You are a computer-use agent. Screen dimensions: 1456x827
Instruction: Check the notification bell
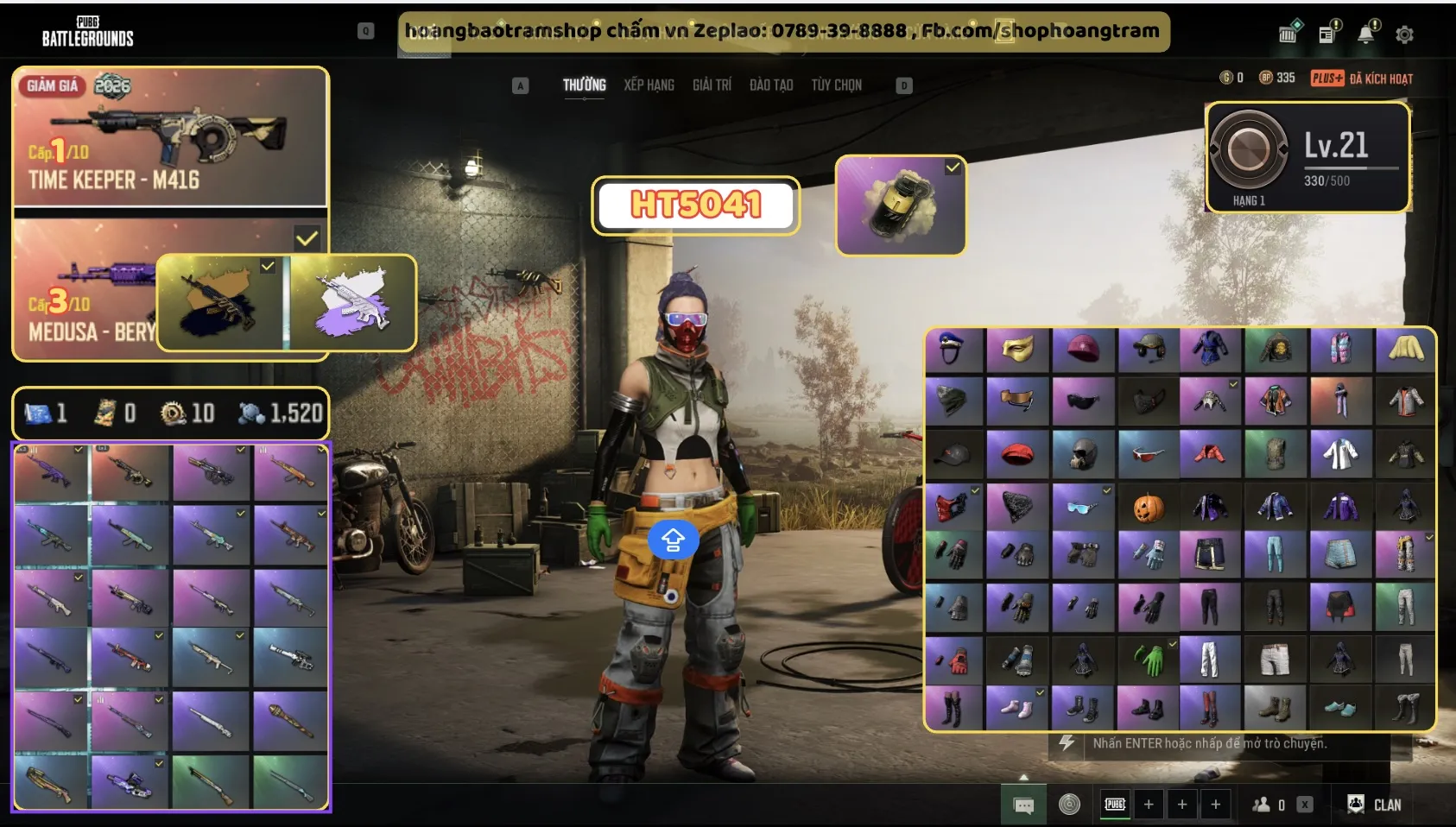tap(1366, 34)
